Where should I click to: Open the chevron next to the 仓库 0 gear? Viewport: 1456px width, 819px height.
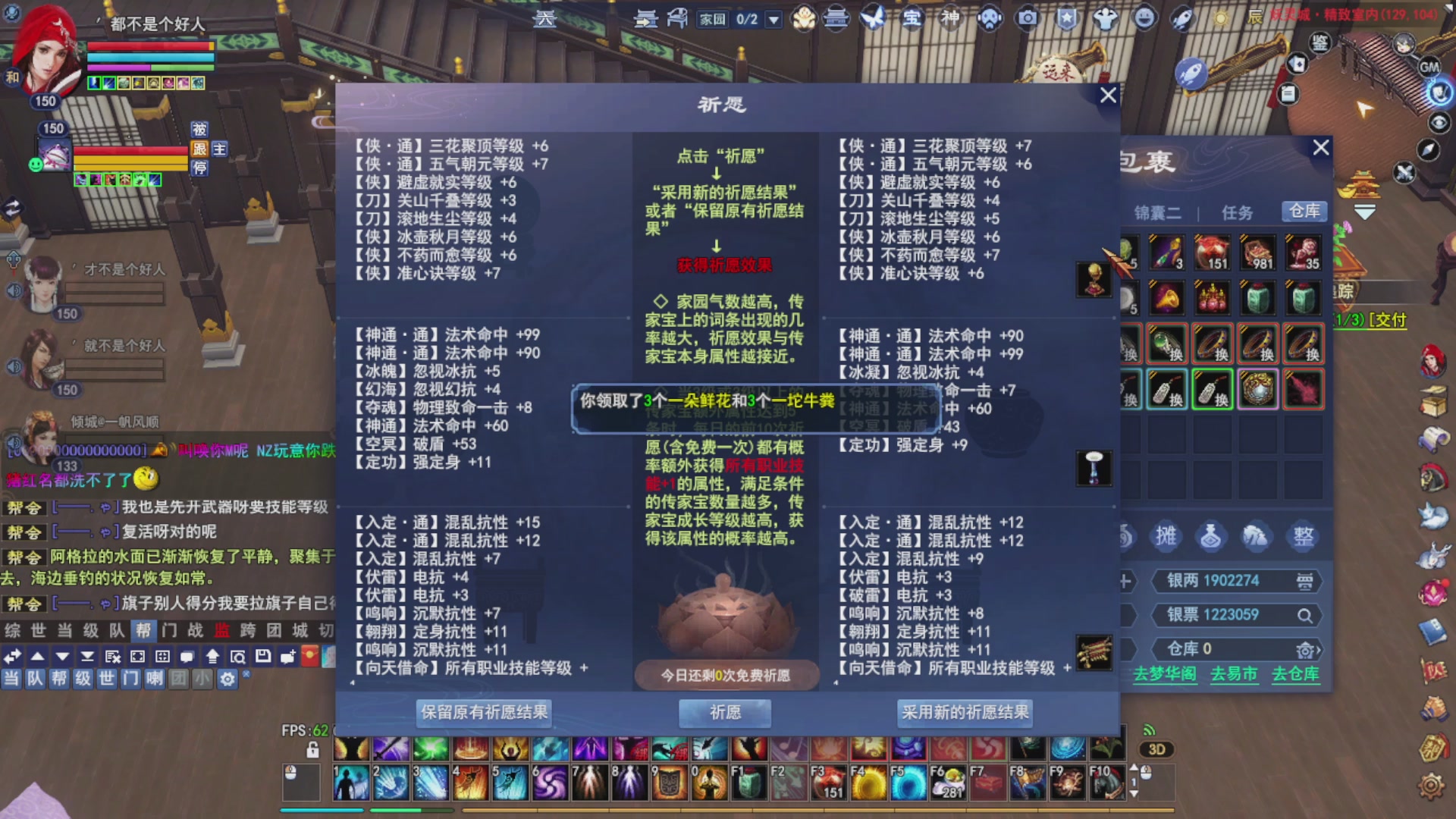click(x=1320, y=650)
